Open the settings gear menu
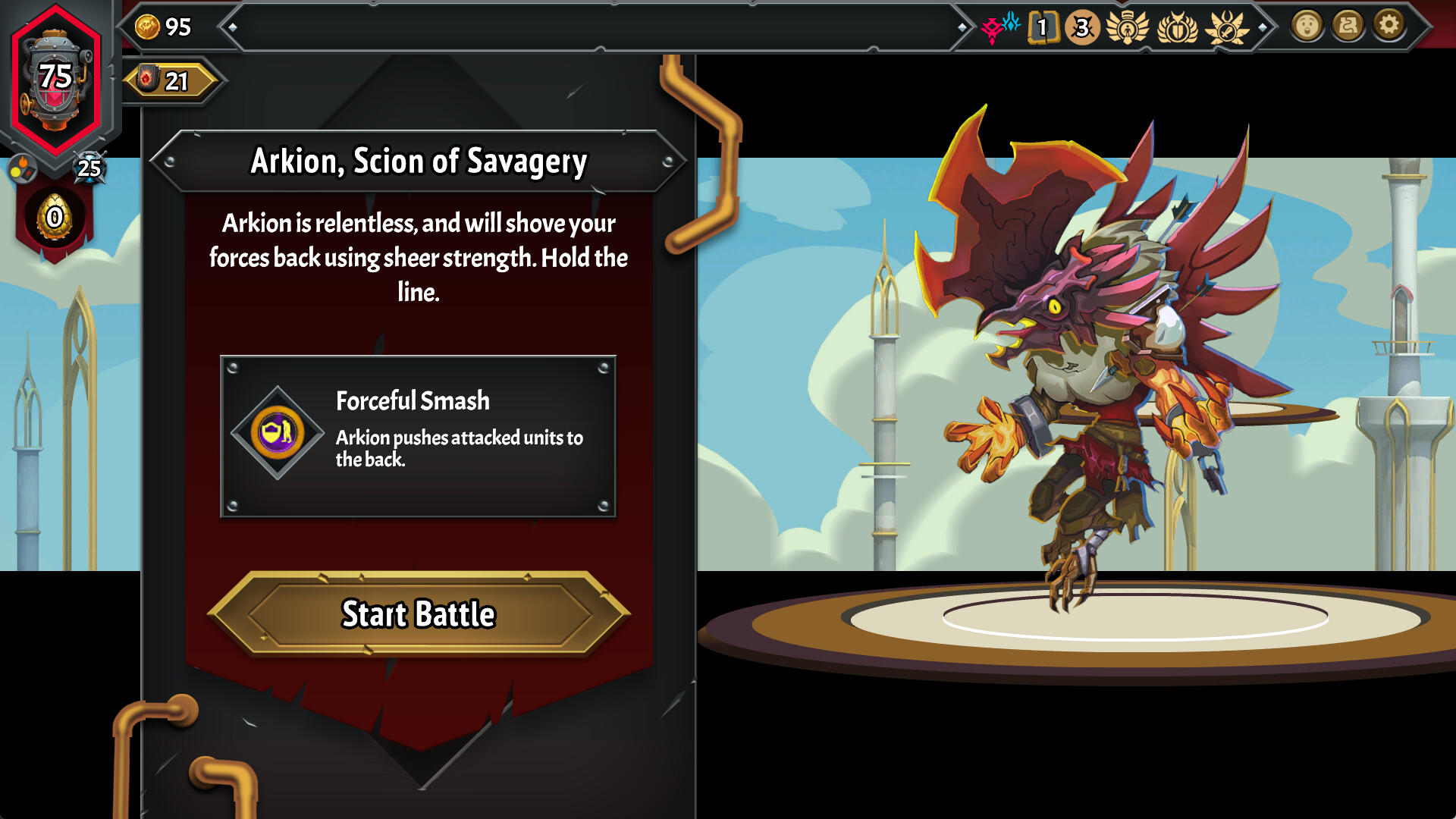 (1390, 25)
